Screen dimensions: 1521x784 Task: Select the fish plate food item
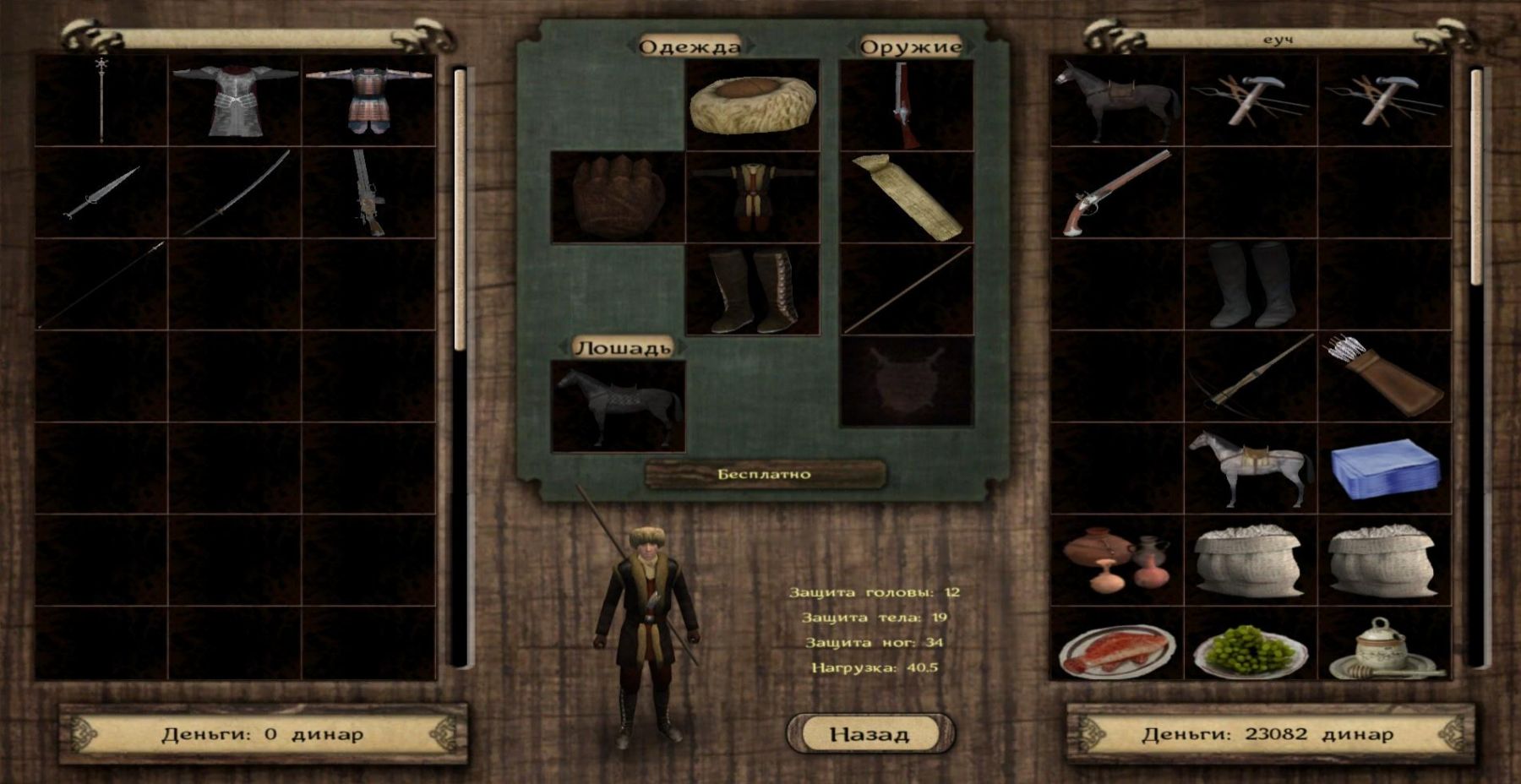pos(1115,651)
